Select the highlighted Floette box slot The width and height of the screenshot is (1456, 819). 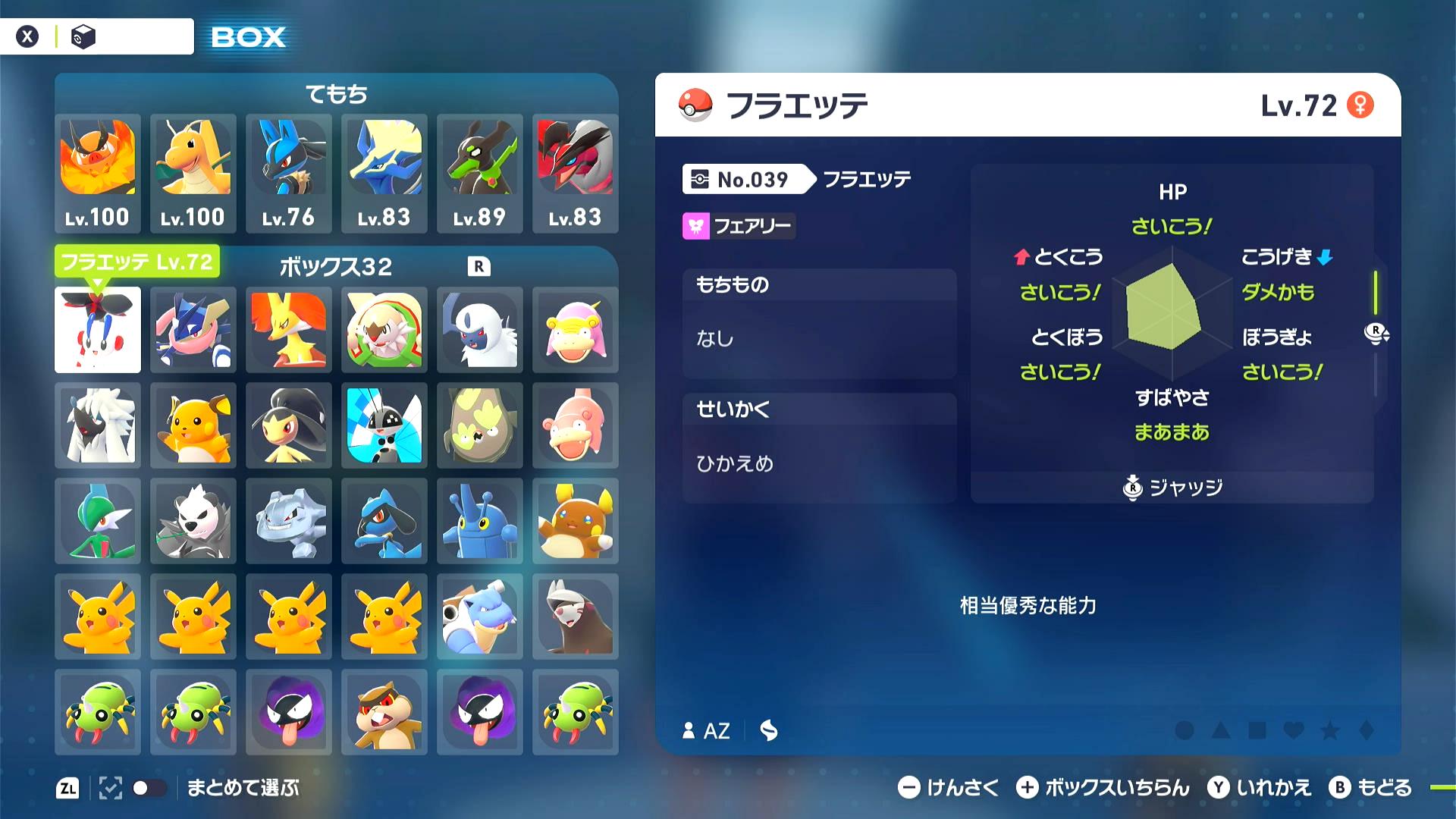coord(98,330)
